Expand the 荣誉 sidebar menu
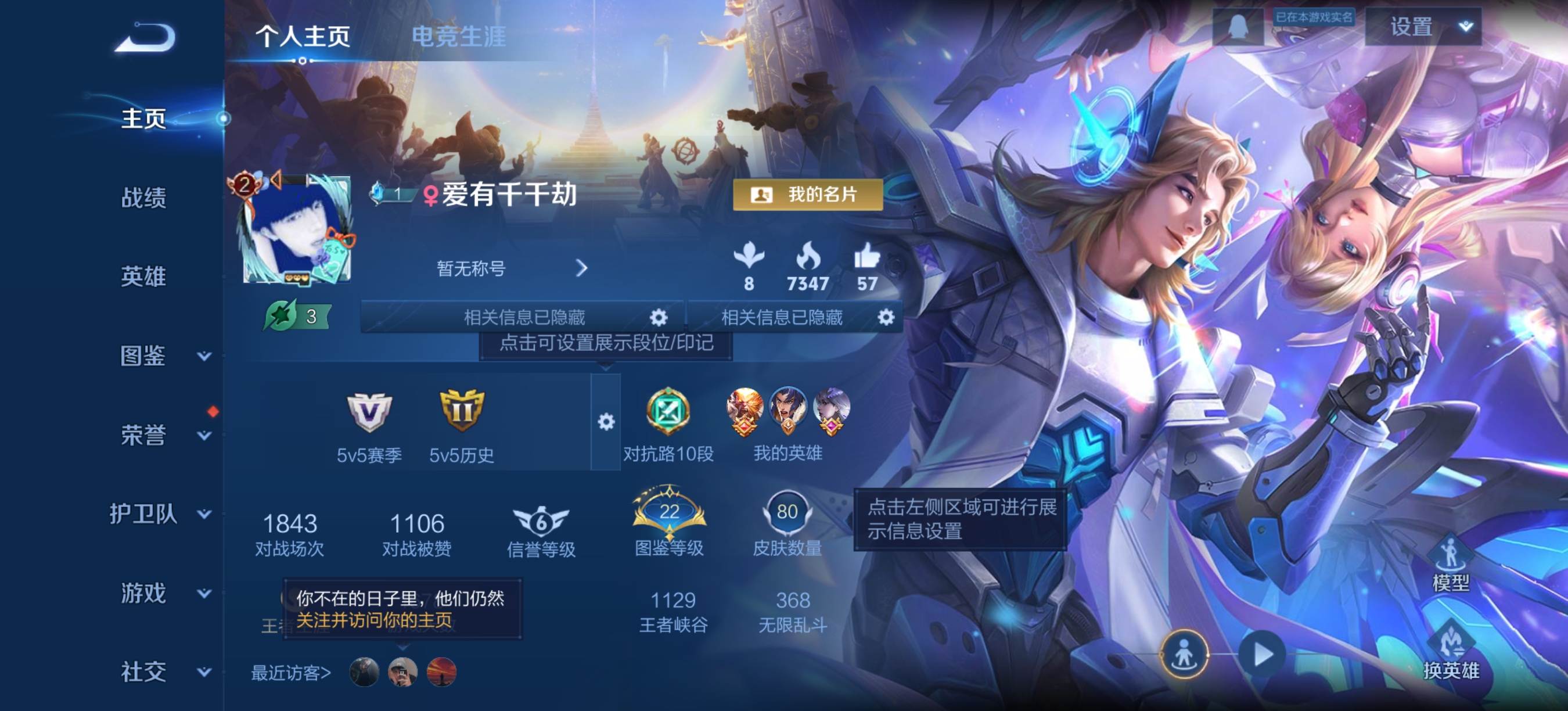 click(x=161, y=435)
